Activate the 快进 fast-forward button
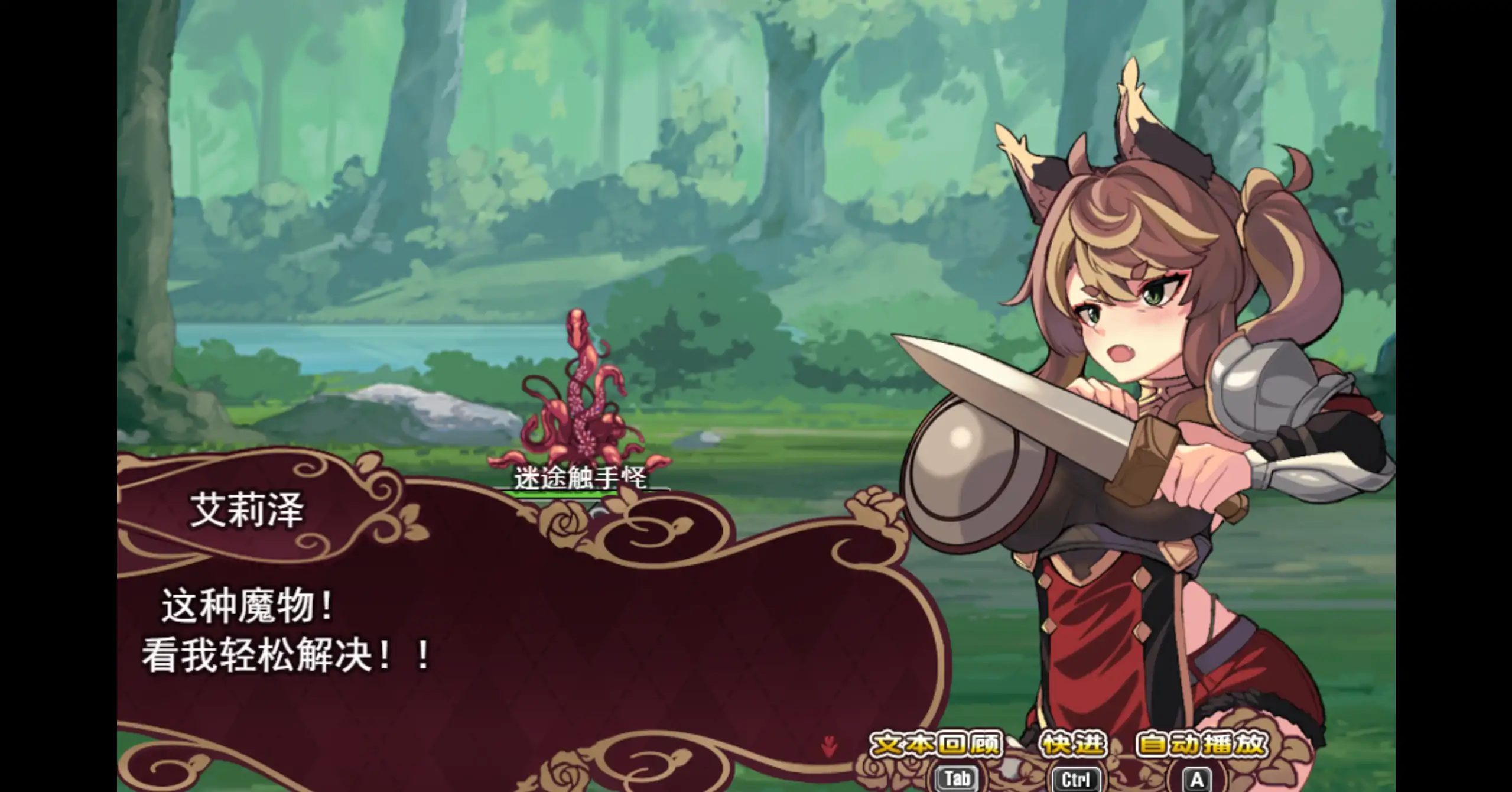The image size is (1512, 792). [x=1072, y=745]
